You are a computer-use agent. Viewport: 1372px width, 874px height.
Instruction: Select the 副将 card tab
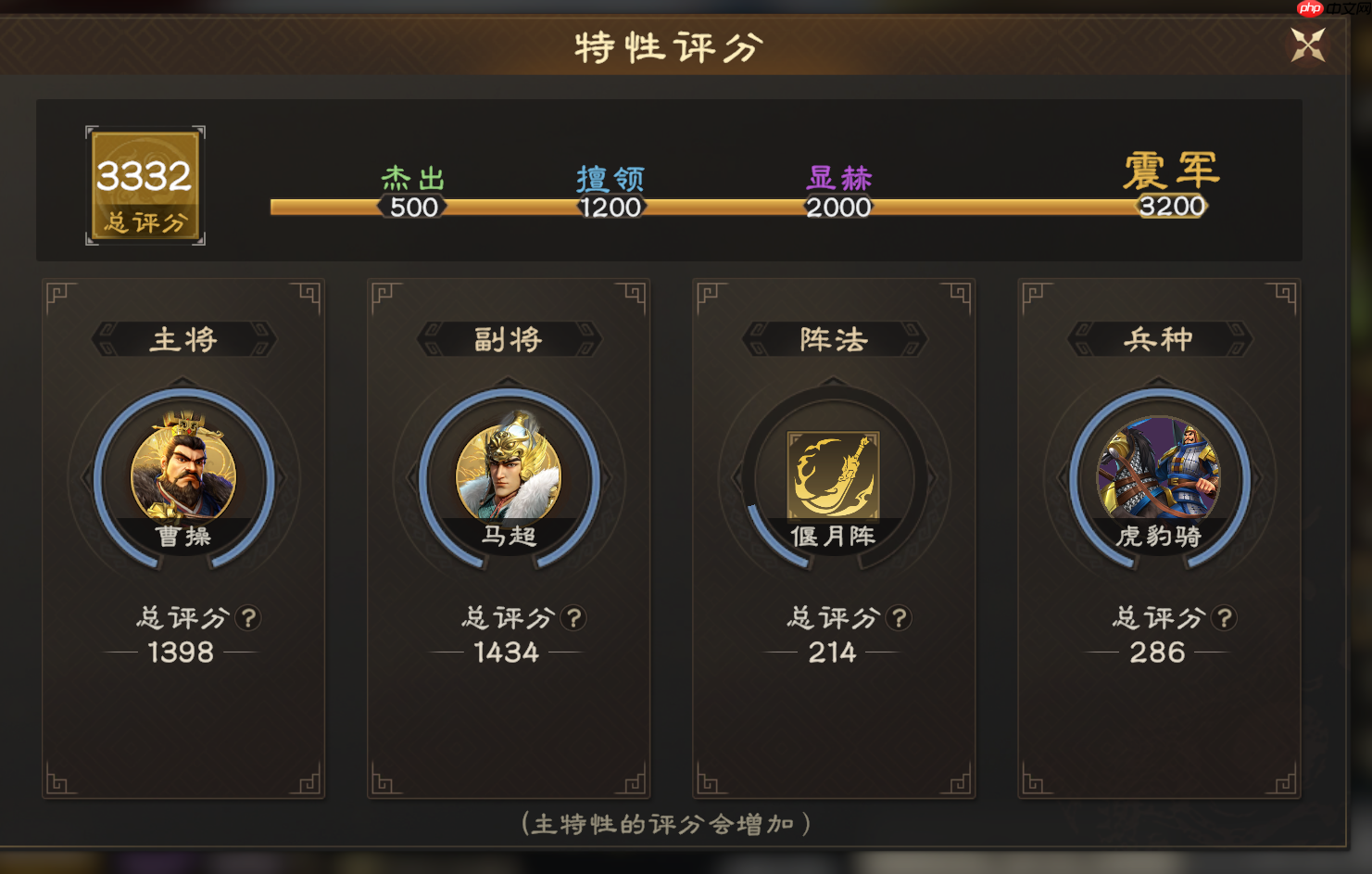click(x=508, y=339)
